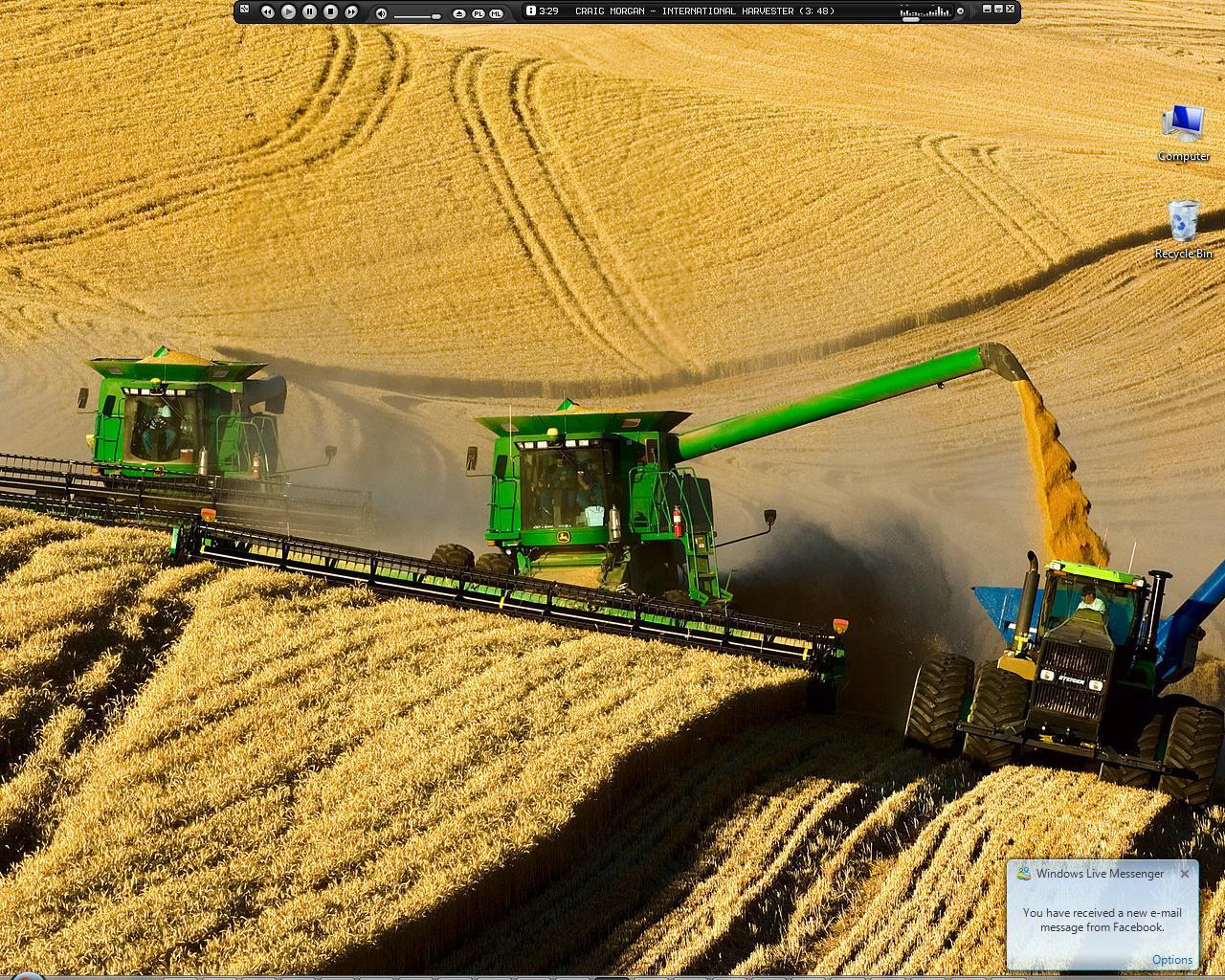Click the volume slider handle

pos(436,15)
